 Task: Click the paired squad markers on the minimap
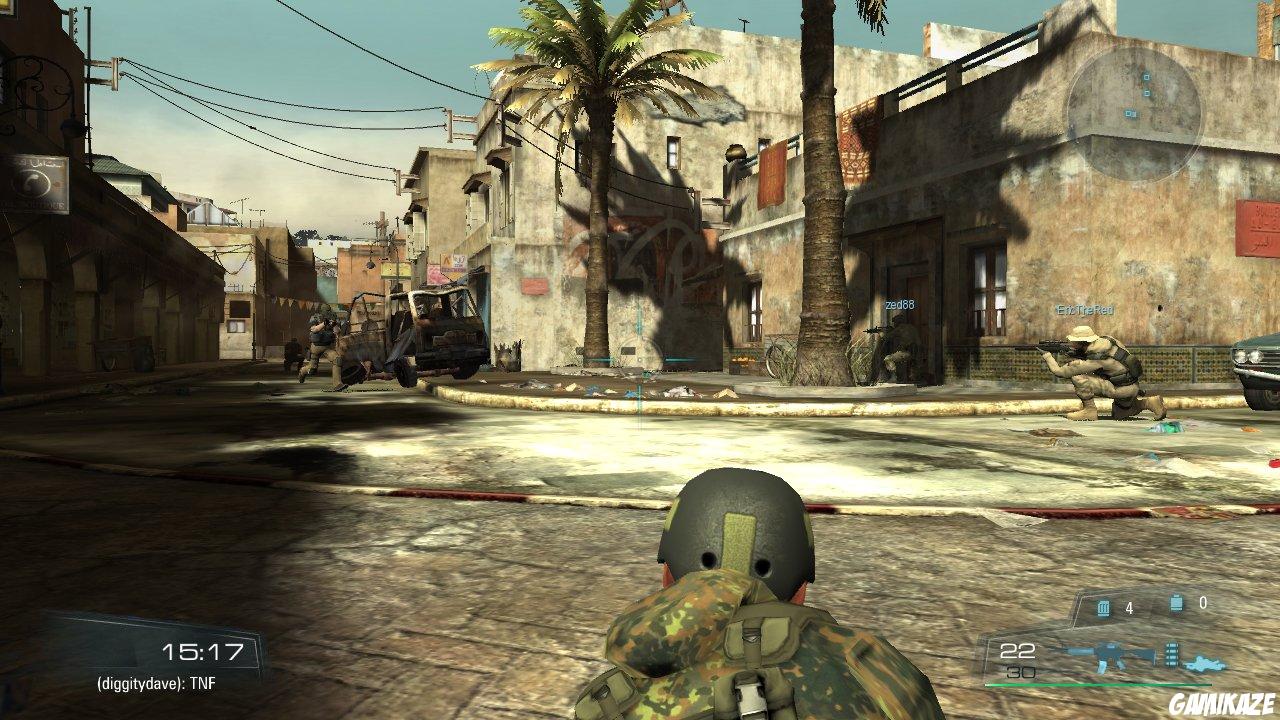[1131, 113]
